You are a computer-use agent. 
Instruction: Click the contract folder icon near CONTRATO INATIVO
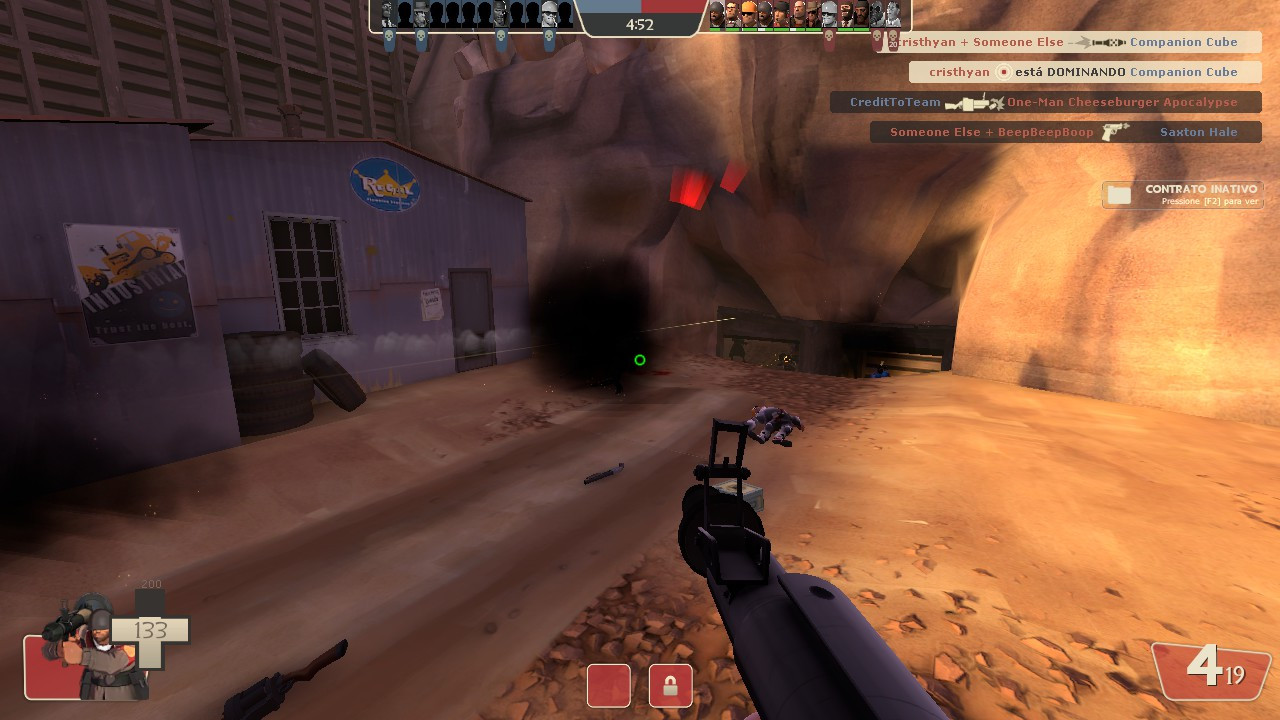1119,193
